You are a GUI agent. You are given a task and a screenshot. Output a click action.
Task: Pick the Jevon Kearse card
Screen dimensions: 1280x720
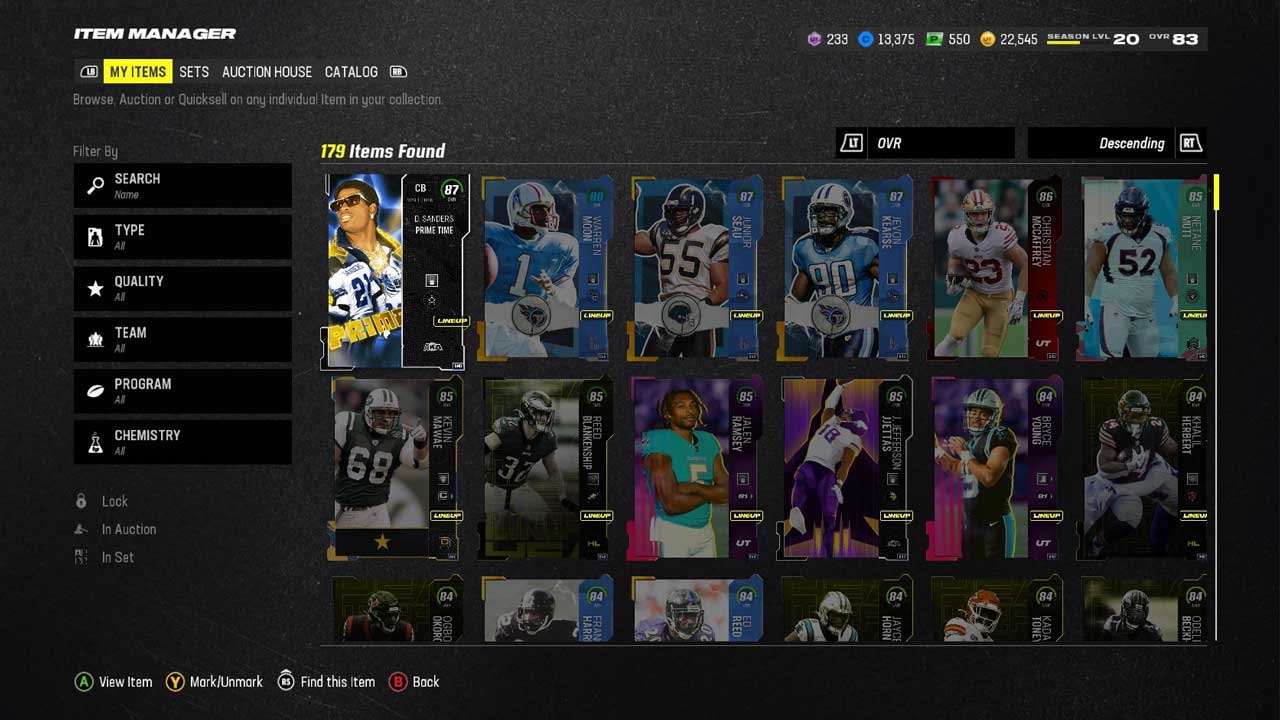[x=847, y=268]
